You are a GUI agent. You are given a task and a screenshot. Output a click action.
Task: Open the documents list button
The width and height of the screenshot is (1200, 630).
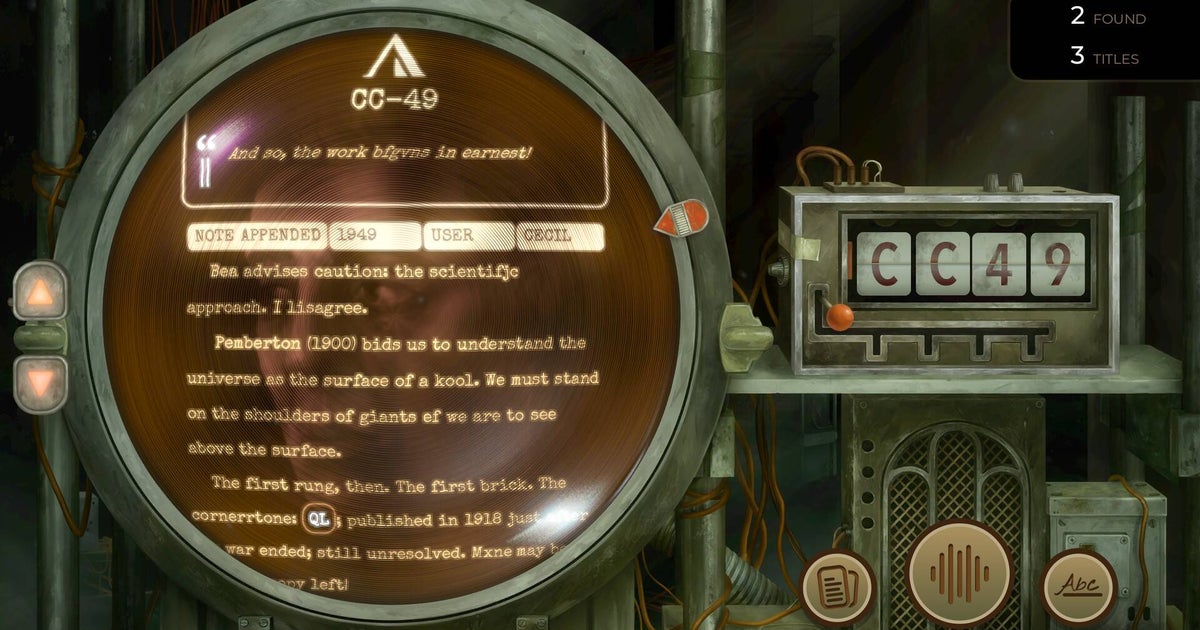(837, 587)
